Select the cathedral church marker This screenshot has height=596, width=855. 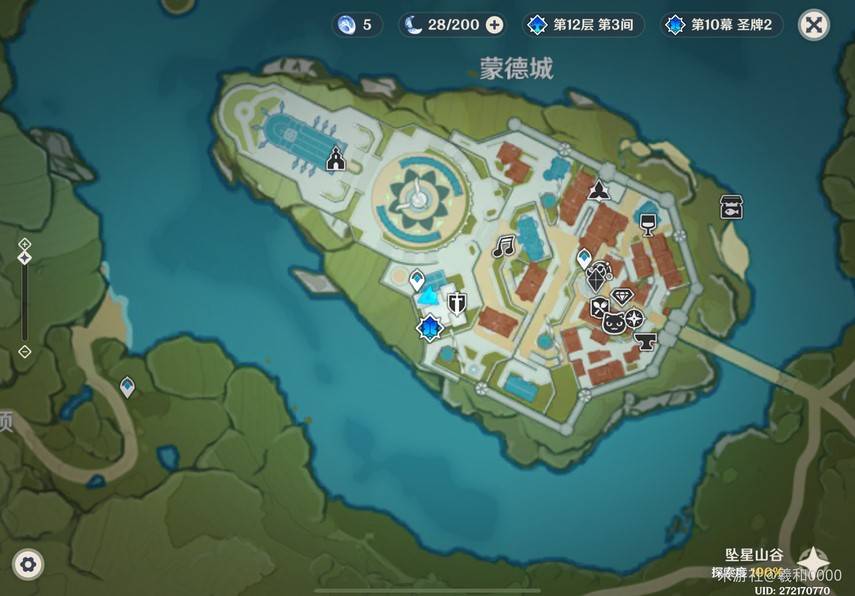tap(336, 158)
